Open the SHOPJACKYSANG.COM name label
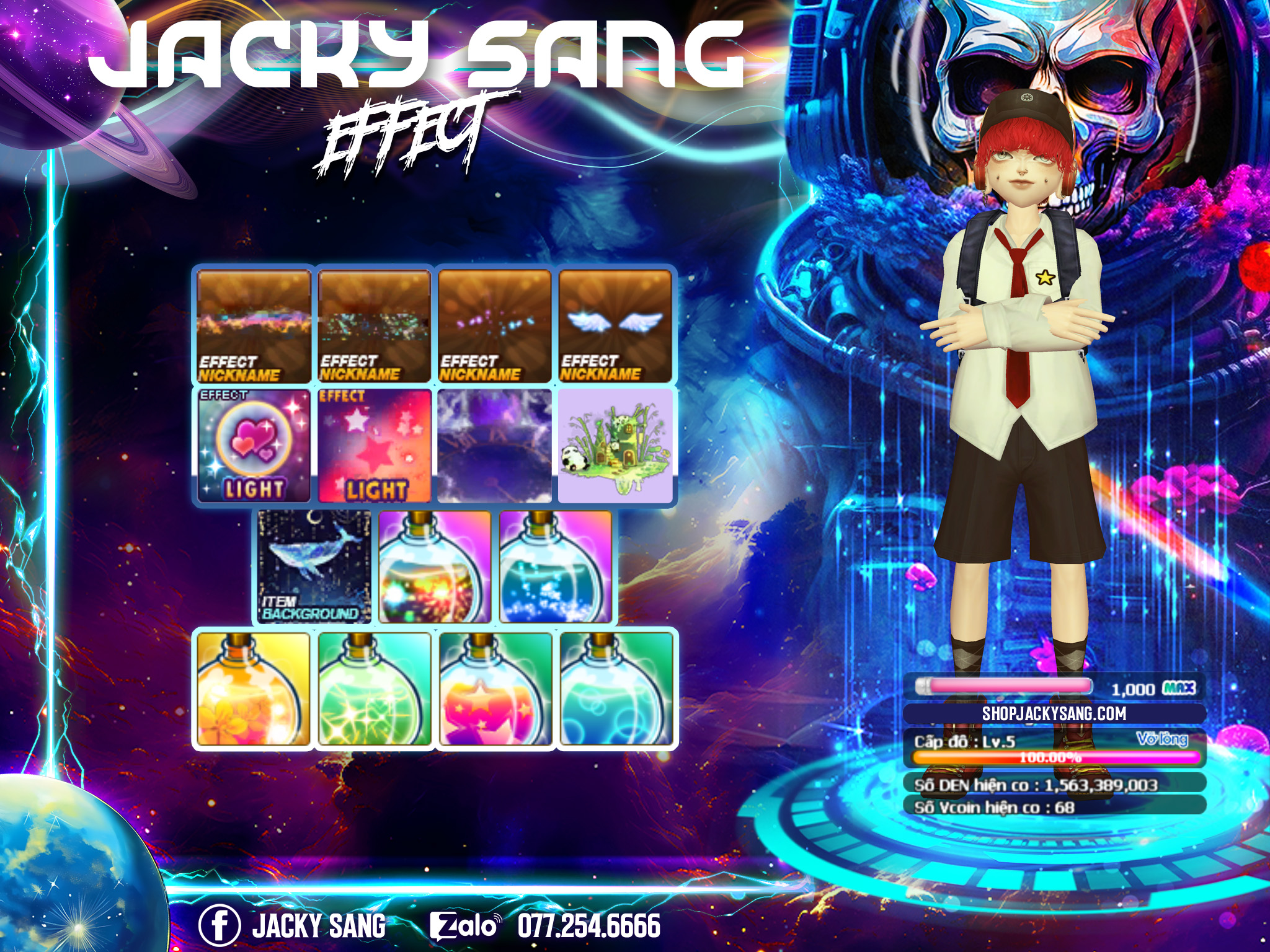 pos(1054,713)
